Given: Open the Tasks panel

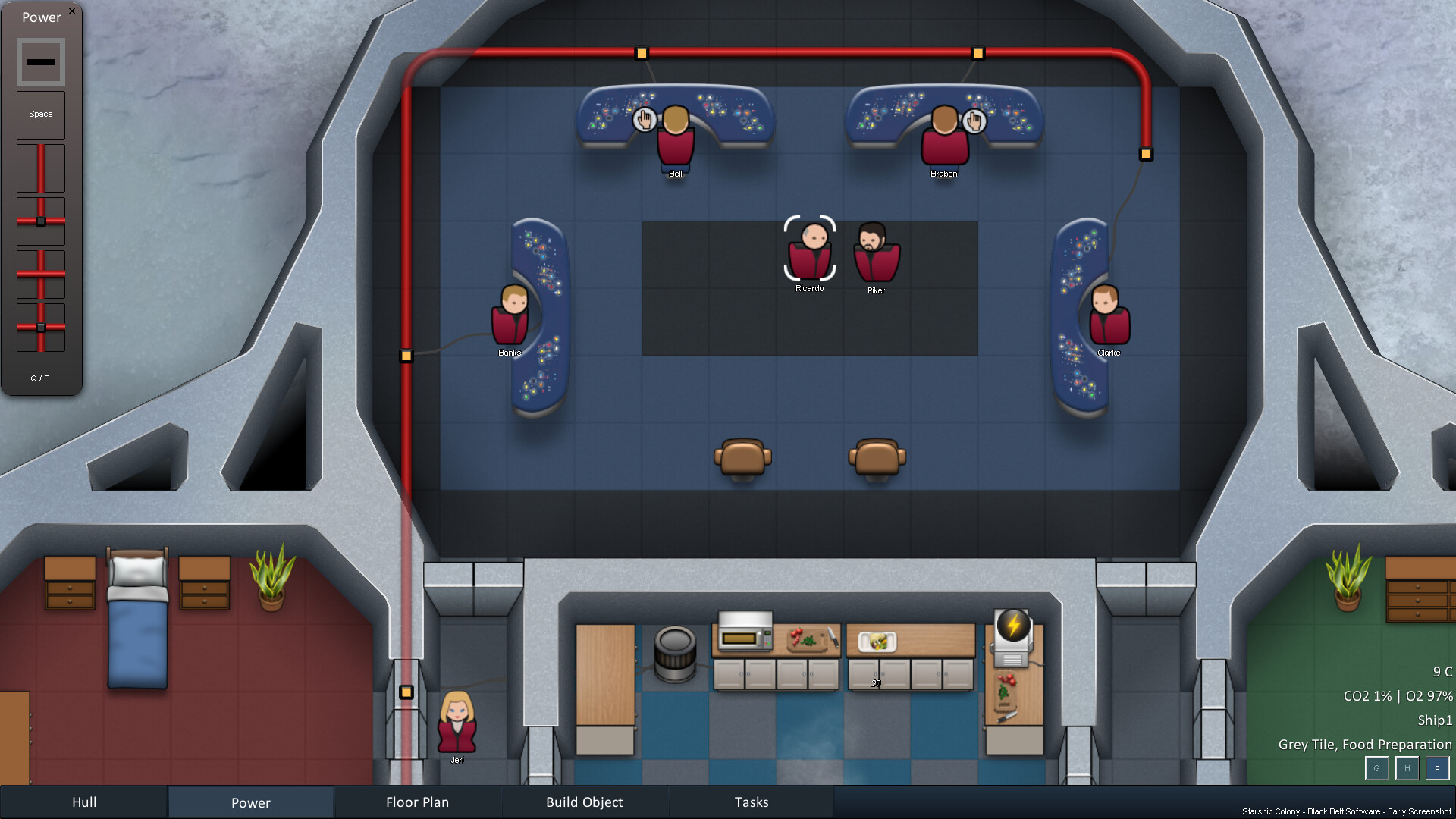Looking at the screenshot, I should 751,802.
